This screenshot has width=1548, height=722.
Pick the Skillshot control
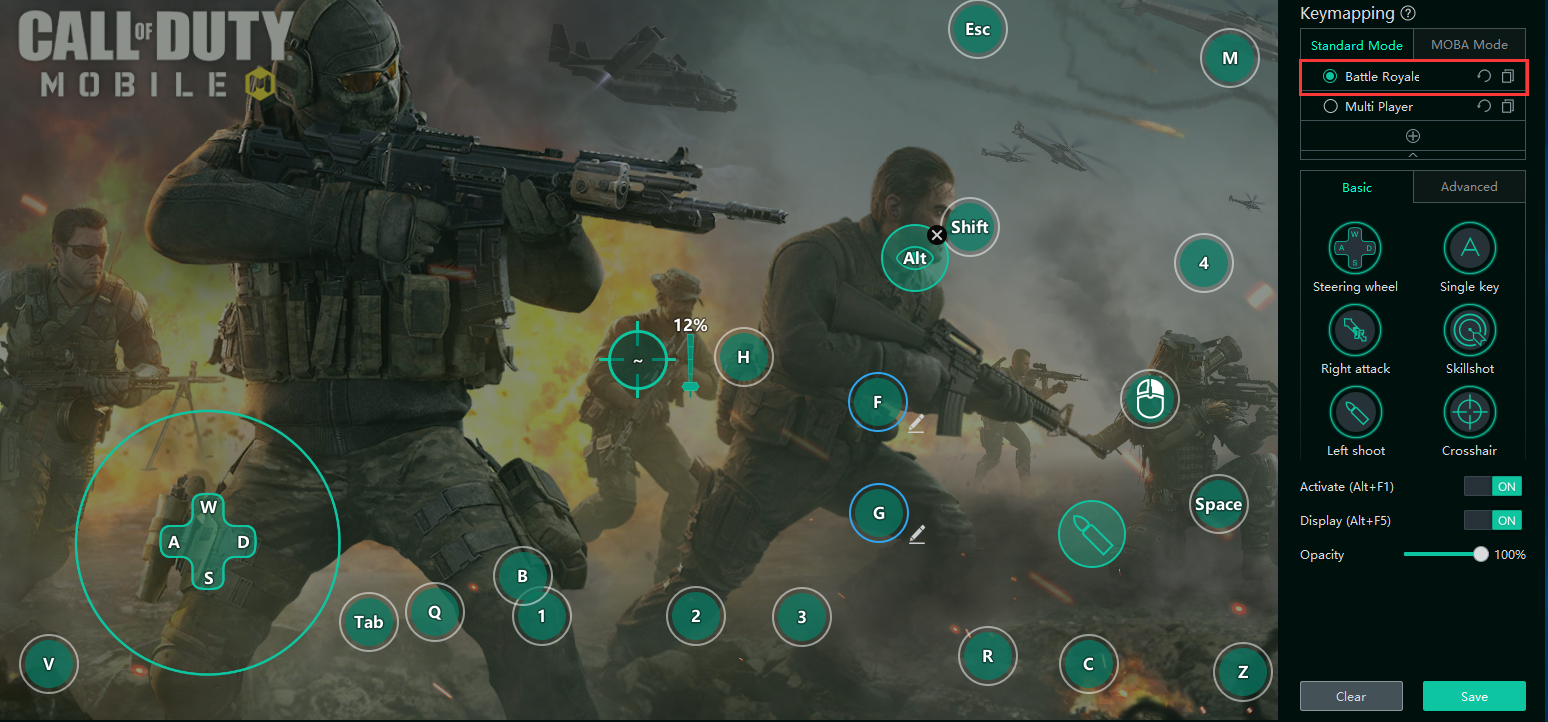pos(1469,329)
